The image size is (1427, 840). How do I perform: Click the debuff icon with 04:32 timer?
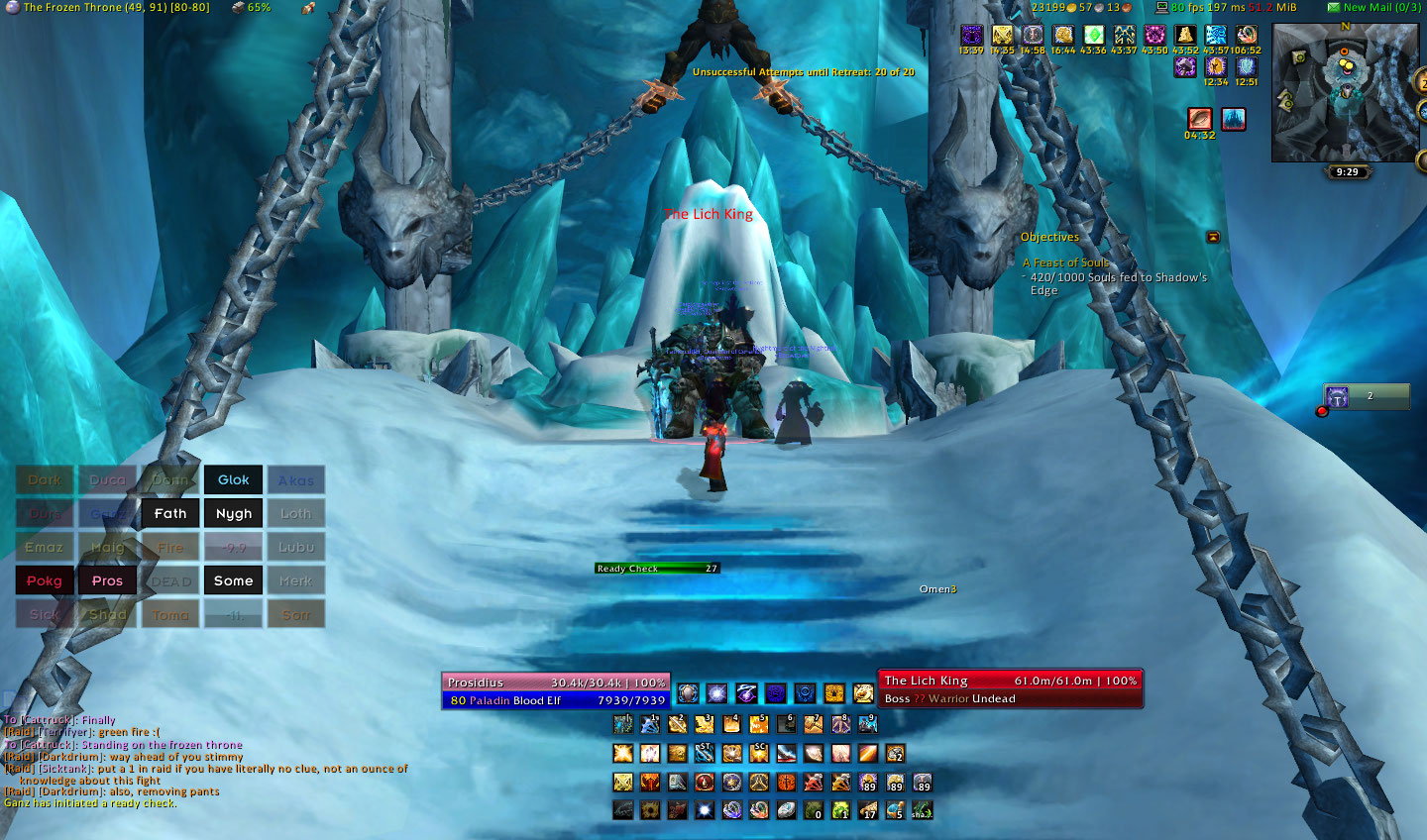pyautogui.click(x=1200, y=120)
